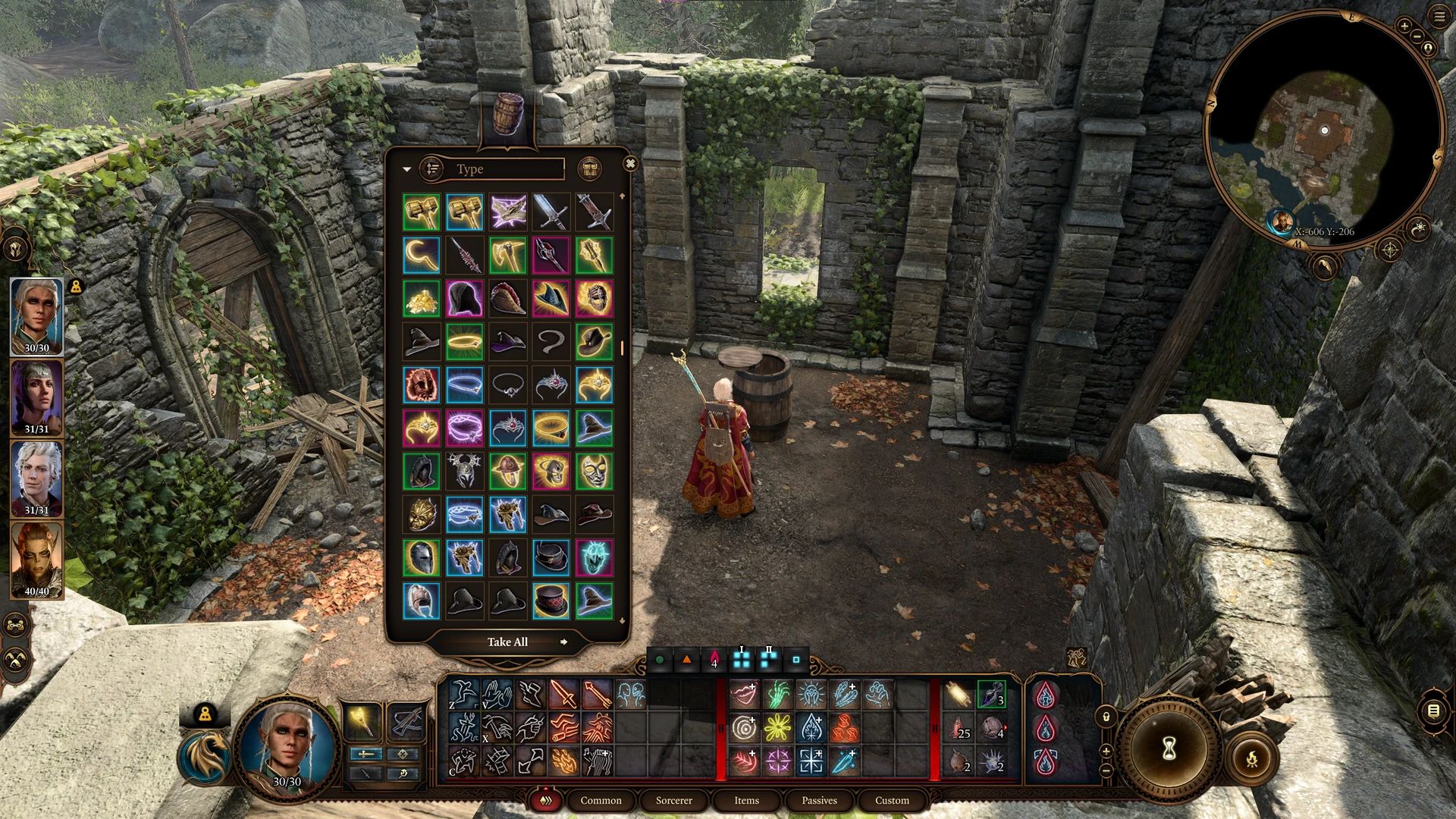Switch to the Common hotbar tab
Image resolution: width=1456 pixels, height=819 pixels.
601,800
